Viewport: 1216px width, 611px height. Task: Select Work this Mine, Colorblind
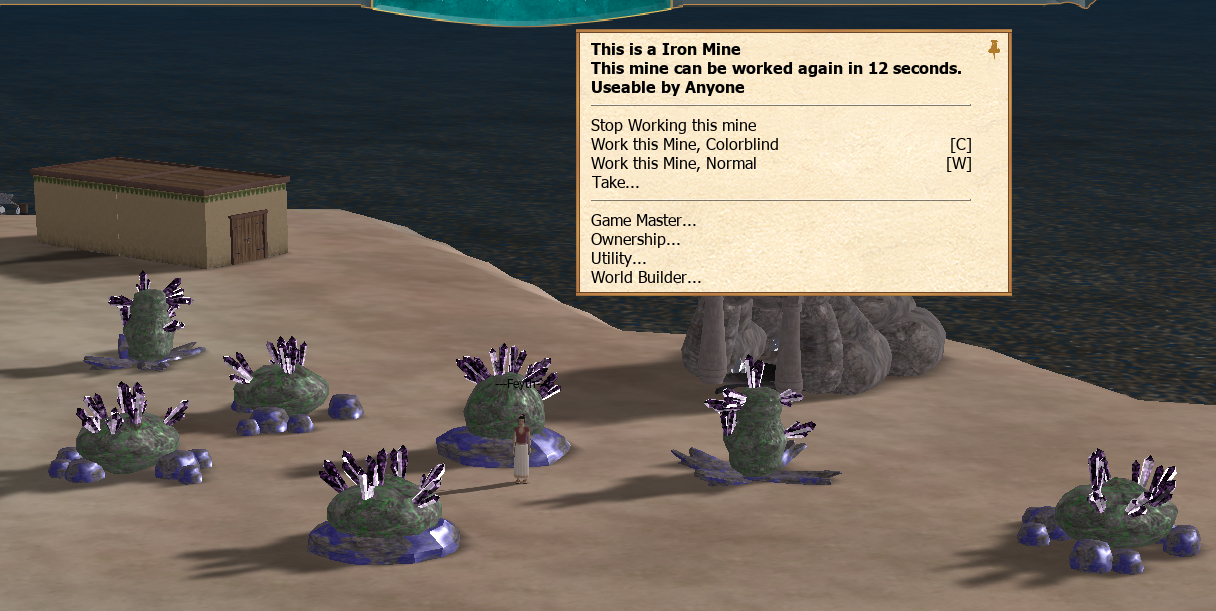click(x=684, y=145)
